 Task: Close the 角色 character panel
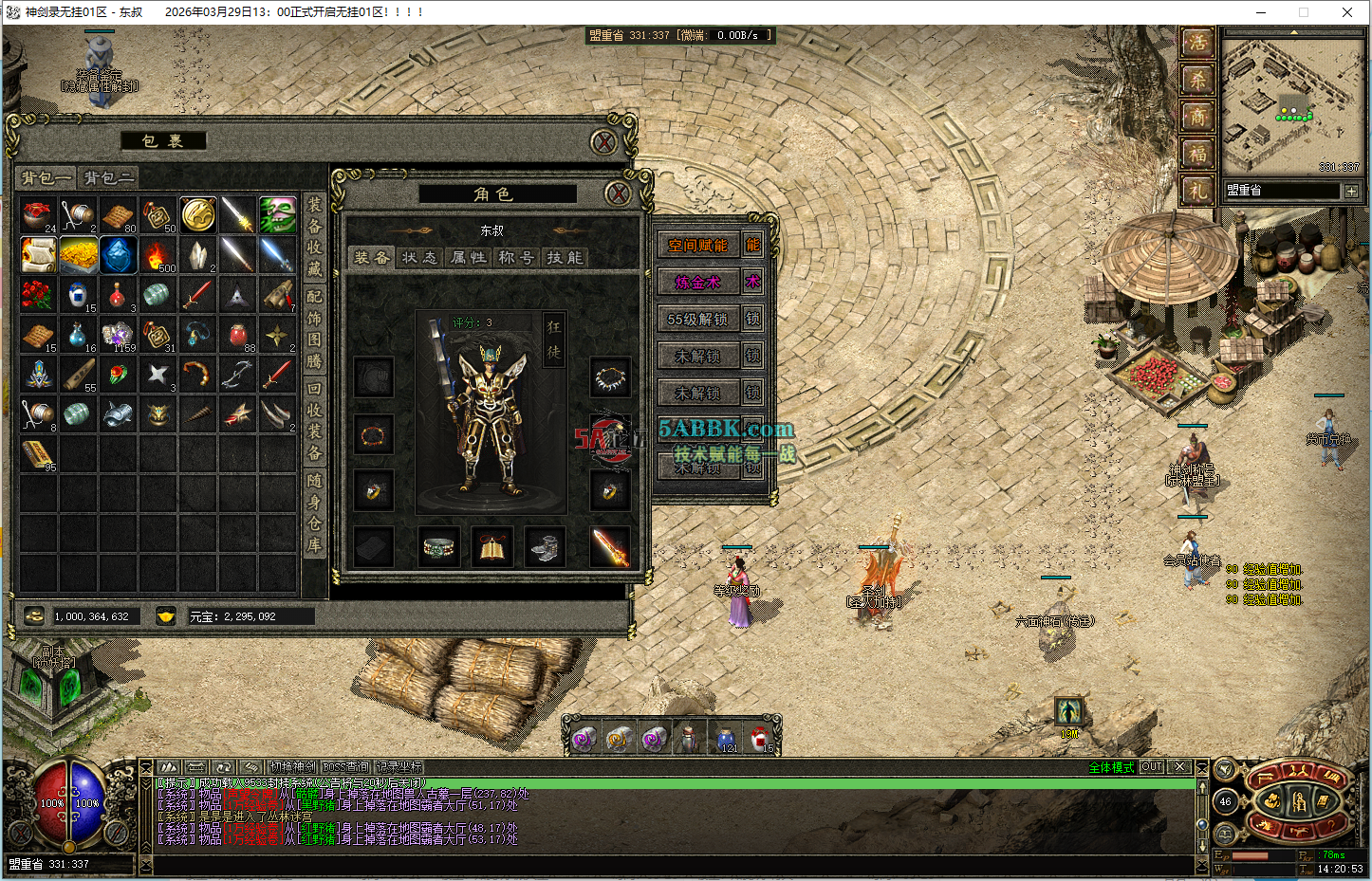[x=618, y=193]
